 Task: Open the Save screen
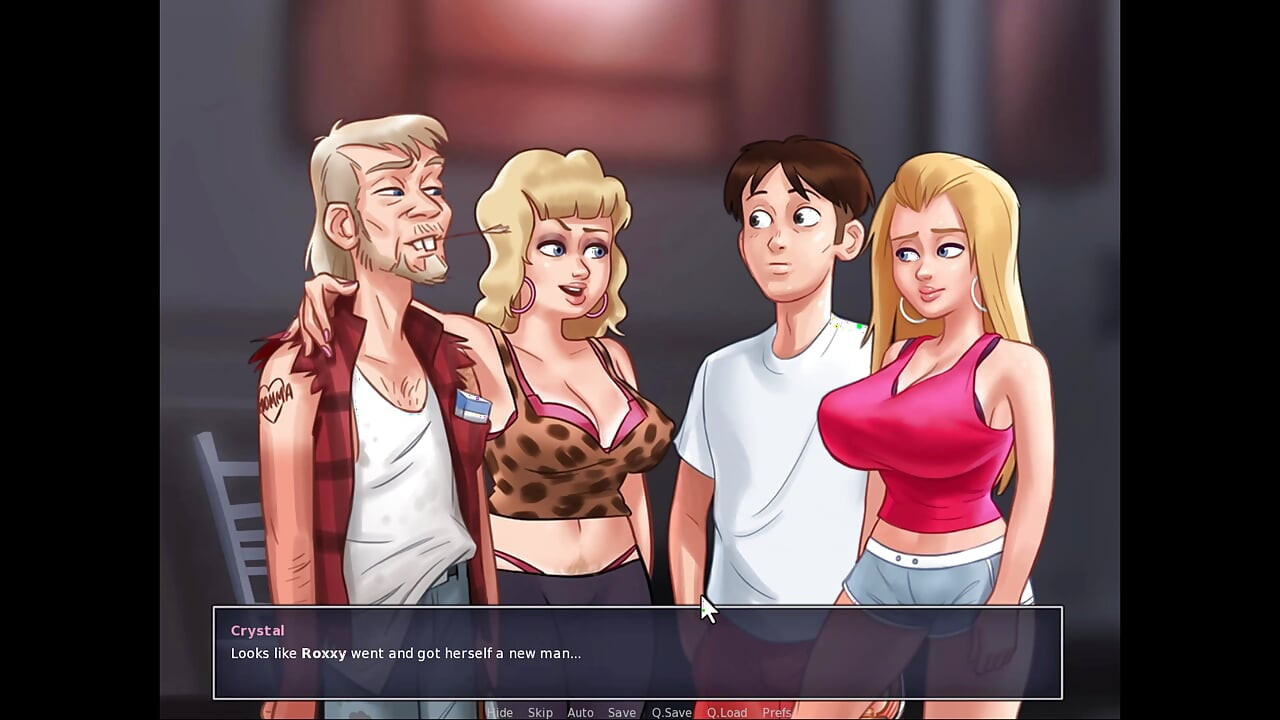pos(622,712)
